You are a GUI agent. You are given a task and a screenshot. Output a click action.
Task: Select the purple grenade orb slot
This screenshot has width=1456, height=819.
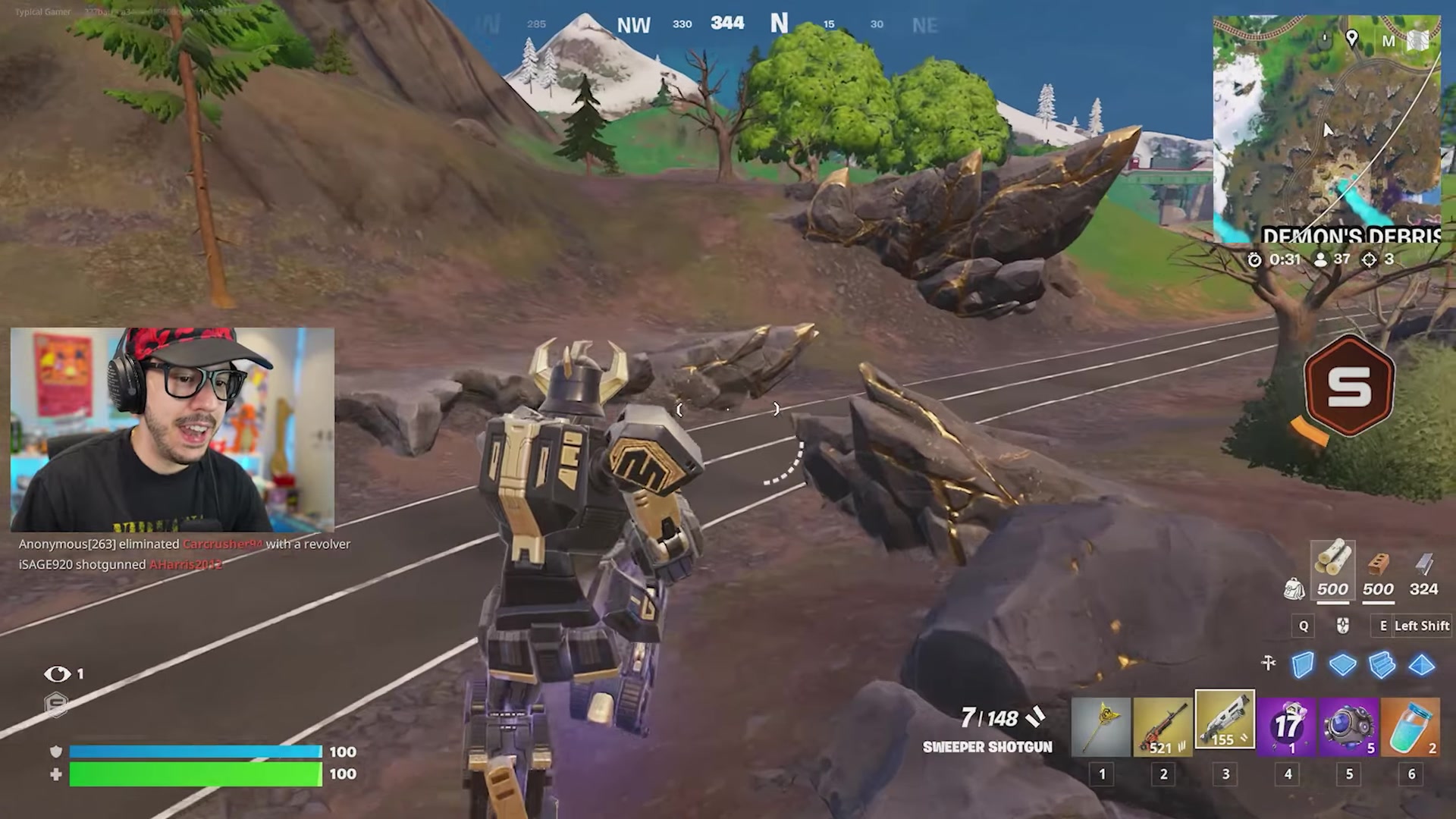point(1349,726)
